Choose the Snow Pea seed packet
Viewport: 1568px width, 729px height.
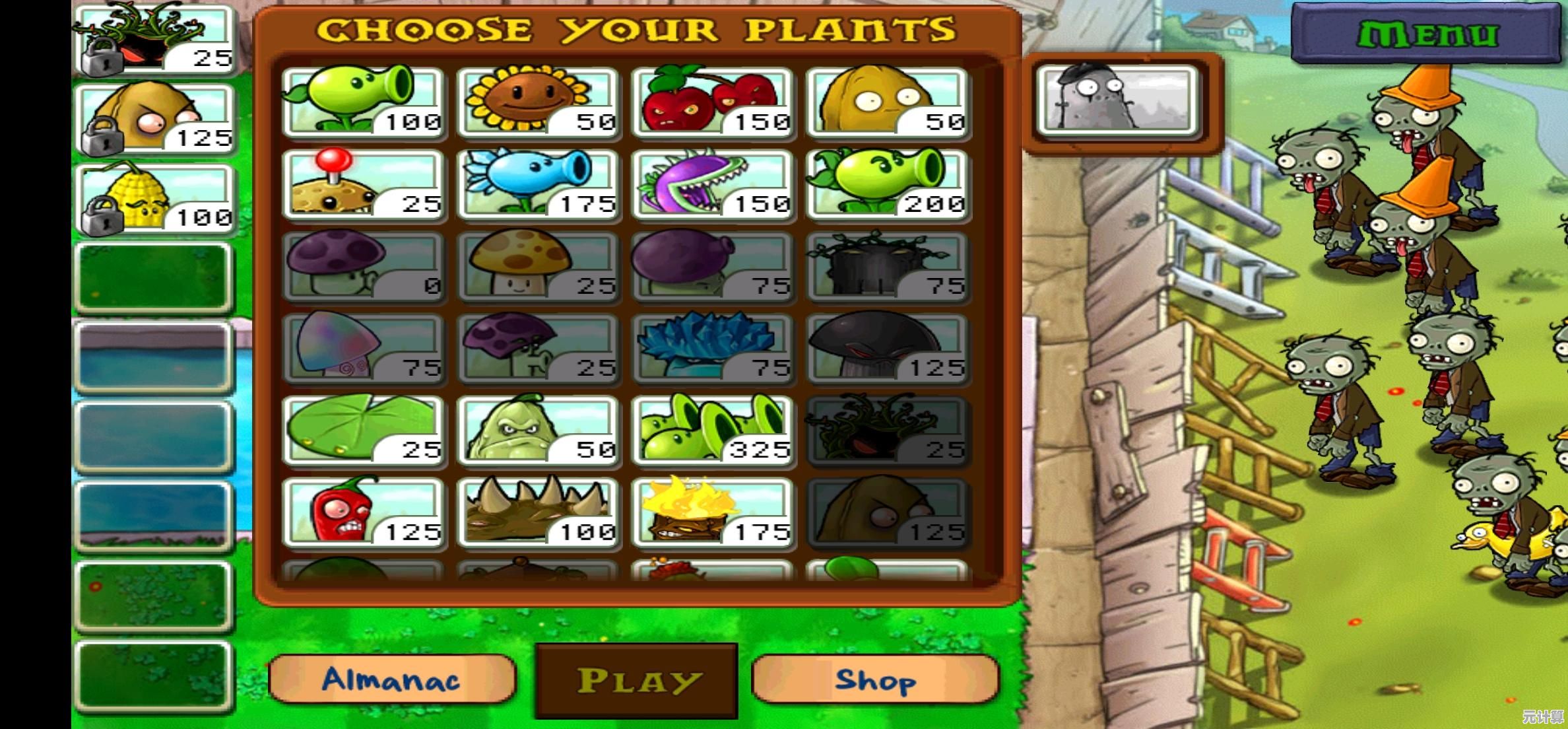538,185
